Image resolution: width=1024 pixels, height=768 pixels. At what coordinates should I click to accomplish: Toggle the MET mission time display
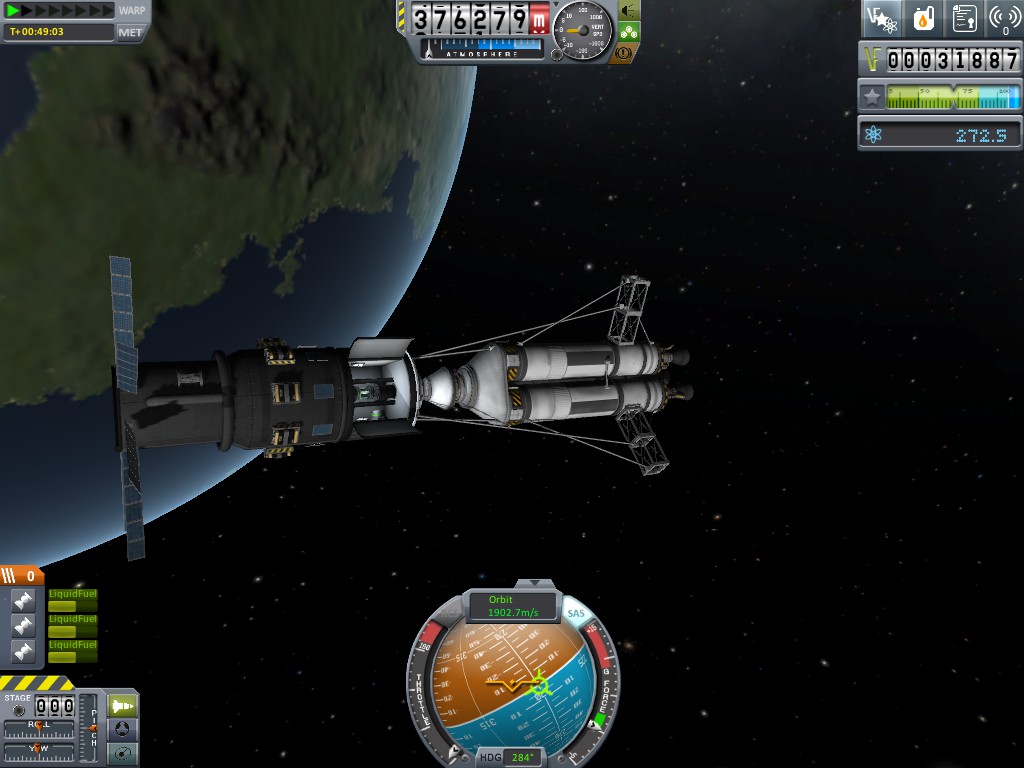pyautogui.click(x=131, y=32)
